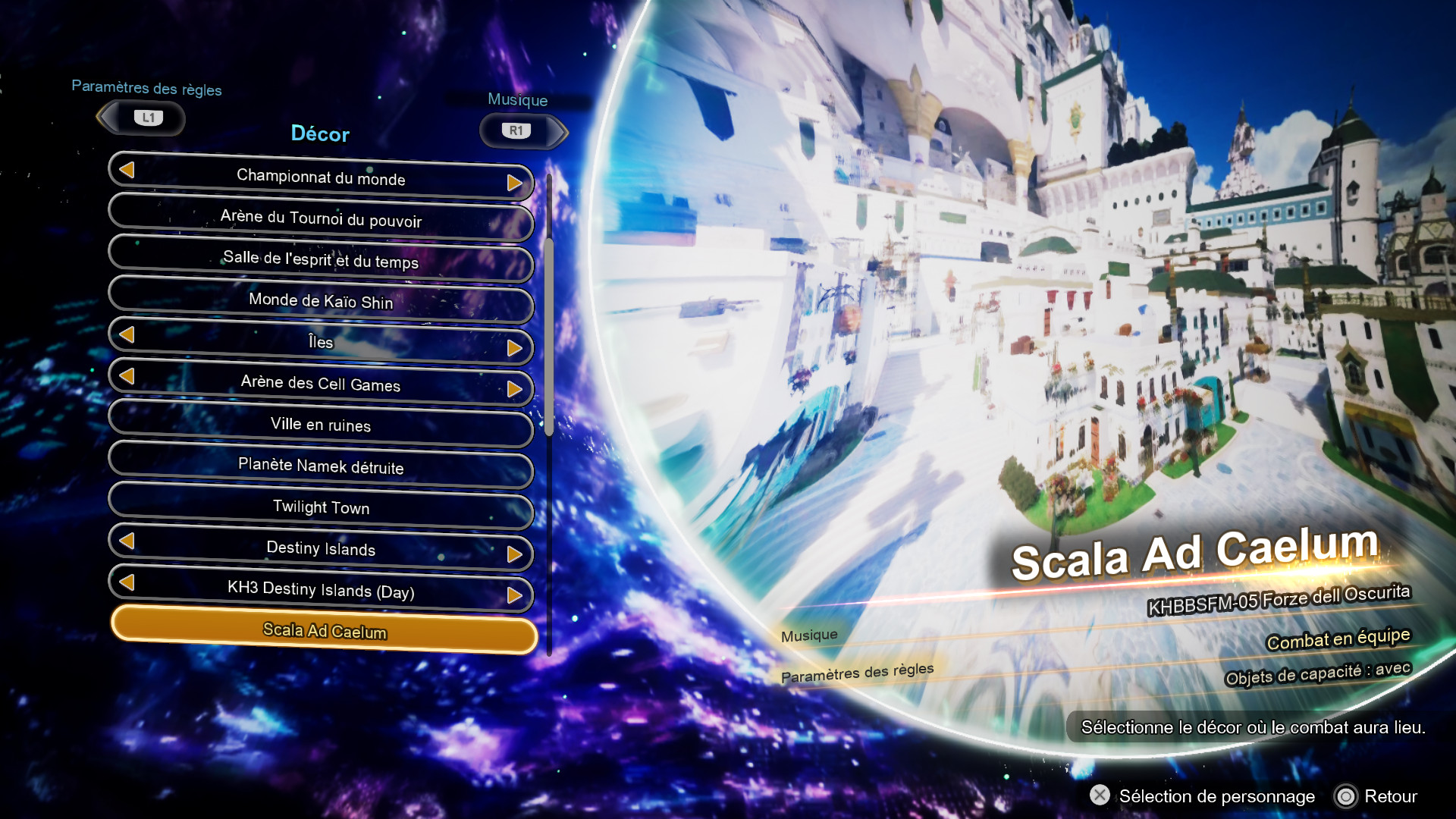This screenshot has width=1456, height=819.
Task: Select the Monde de Kaïo Shin stage
Action: [320, 302]
